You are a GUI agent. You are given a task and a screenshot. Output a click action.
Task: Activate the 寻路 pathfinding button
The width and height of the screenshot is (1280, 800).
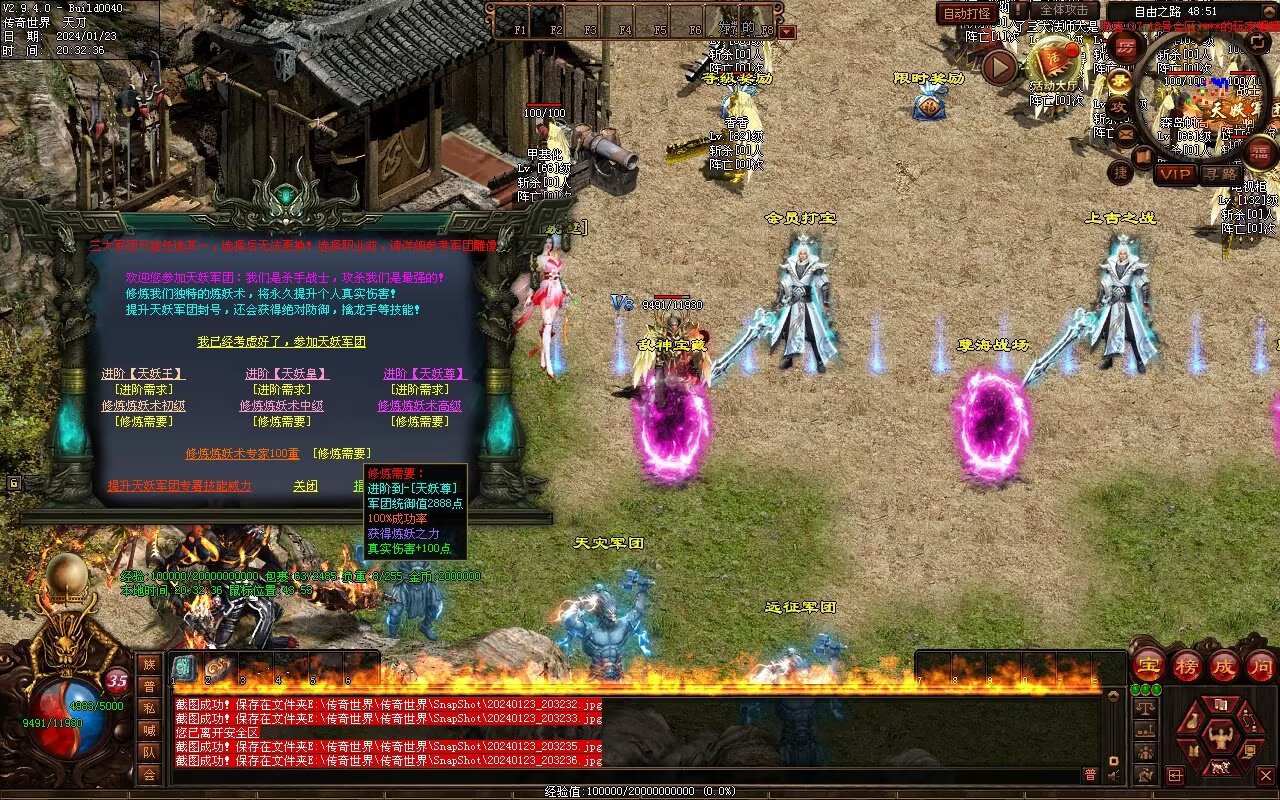(x=1219, y=174)
